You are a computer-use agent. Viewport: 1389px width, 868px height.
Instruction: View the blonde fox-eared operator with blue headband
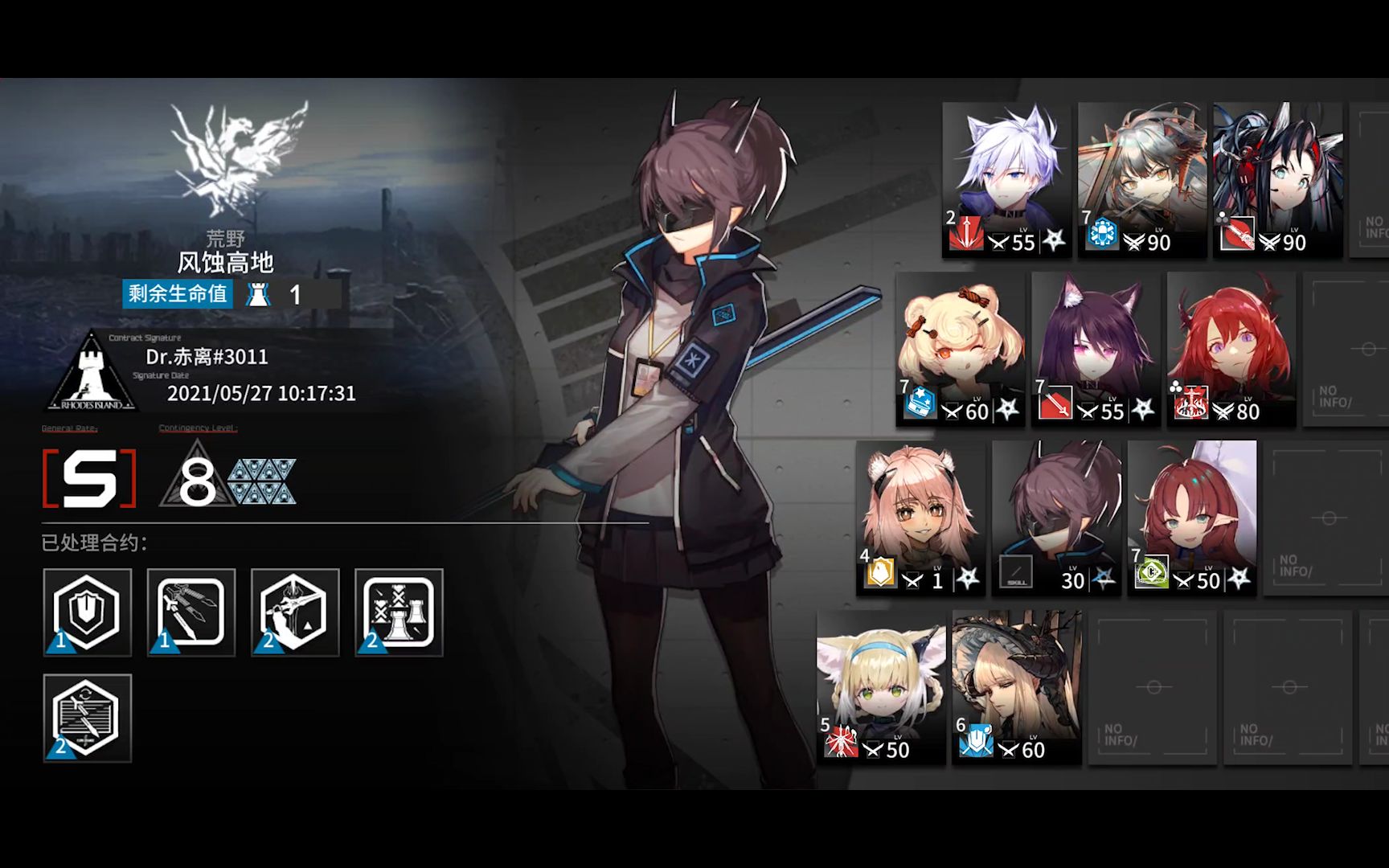(x=881, y=686)
